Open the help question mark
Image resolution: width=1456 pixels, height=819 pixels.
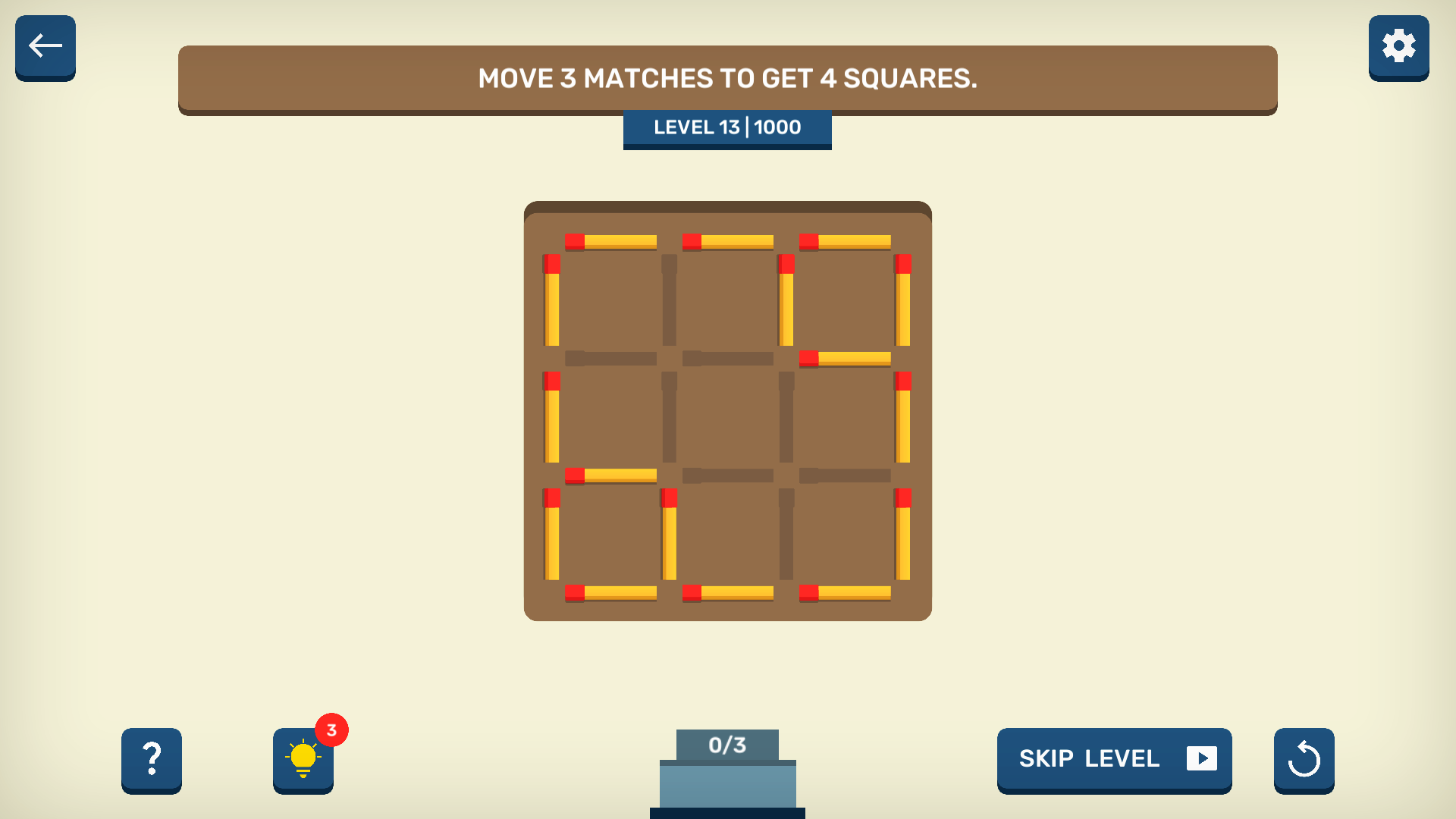point(151,761)
